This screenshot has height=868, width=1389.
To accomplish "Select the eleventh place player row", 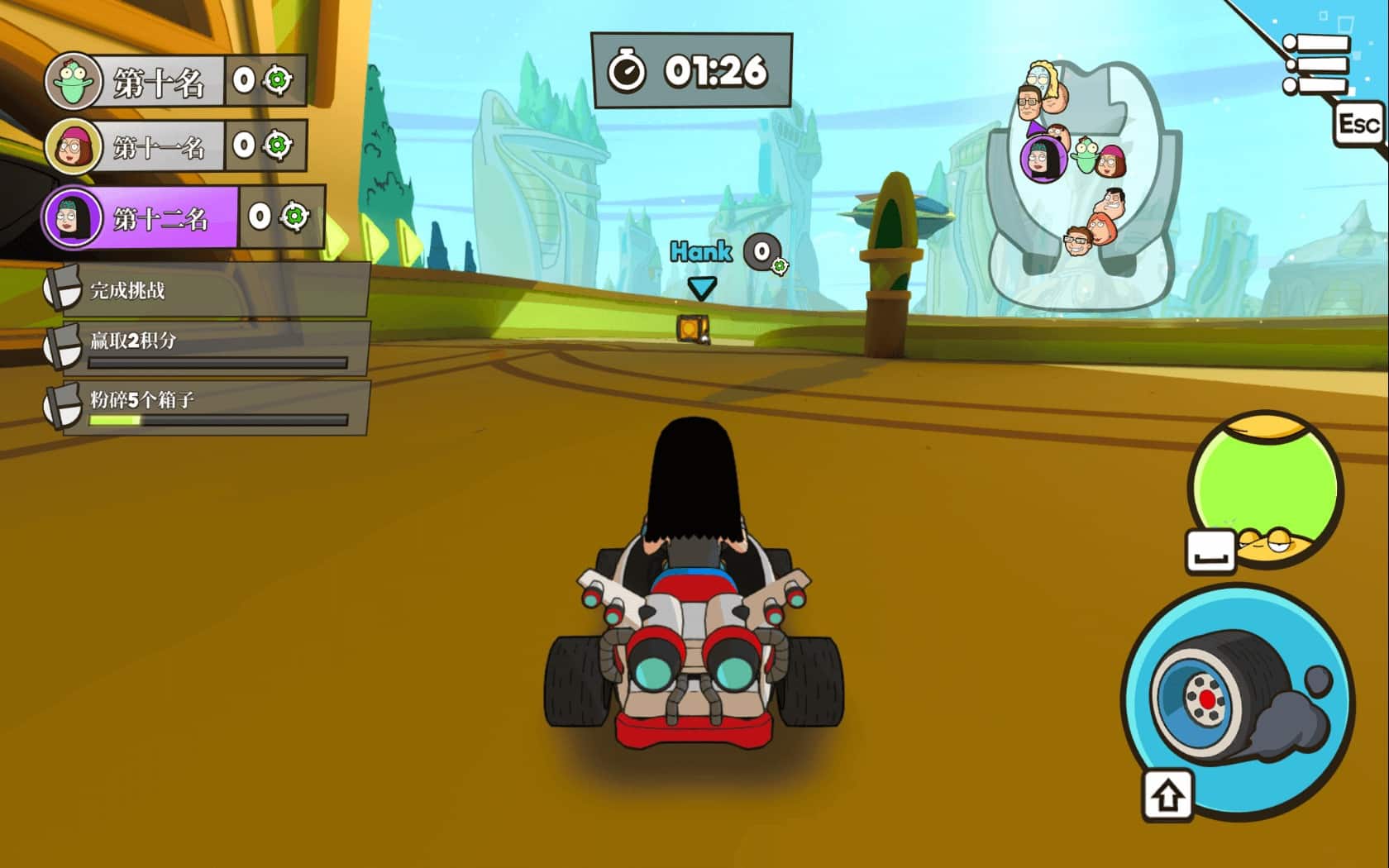I will tap(175, 147).
